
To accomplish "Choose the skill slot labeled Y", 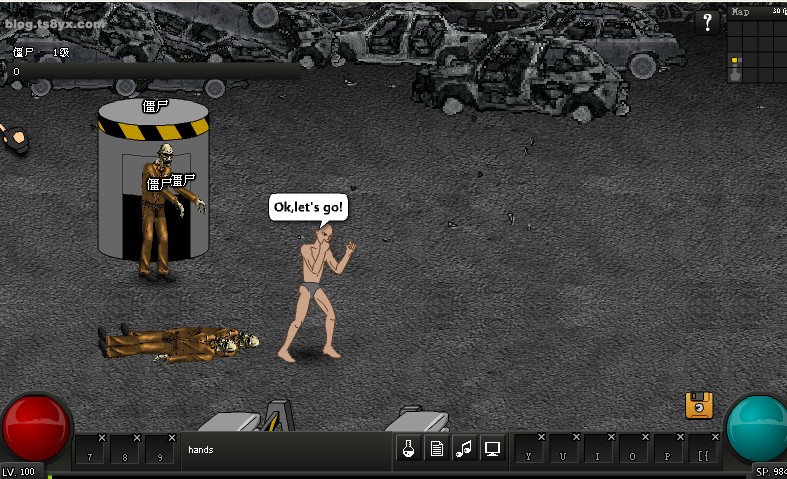I will (x=531, y=450).
